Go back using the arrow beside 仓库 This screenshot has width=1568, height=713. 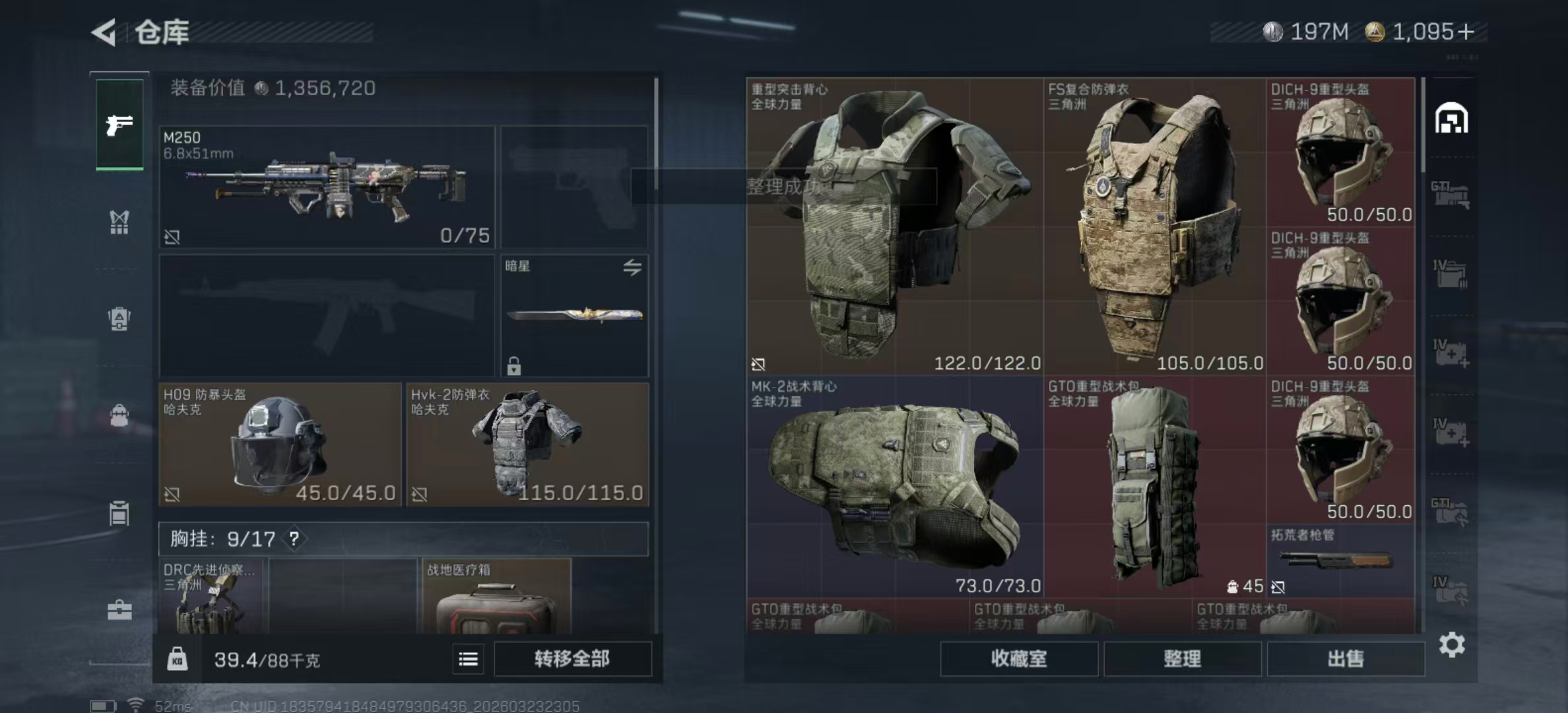105,32
